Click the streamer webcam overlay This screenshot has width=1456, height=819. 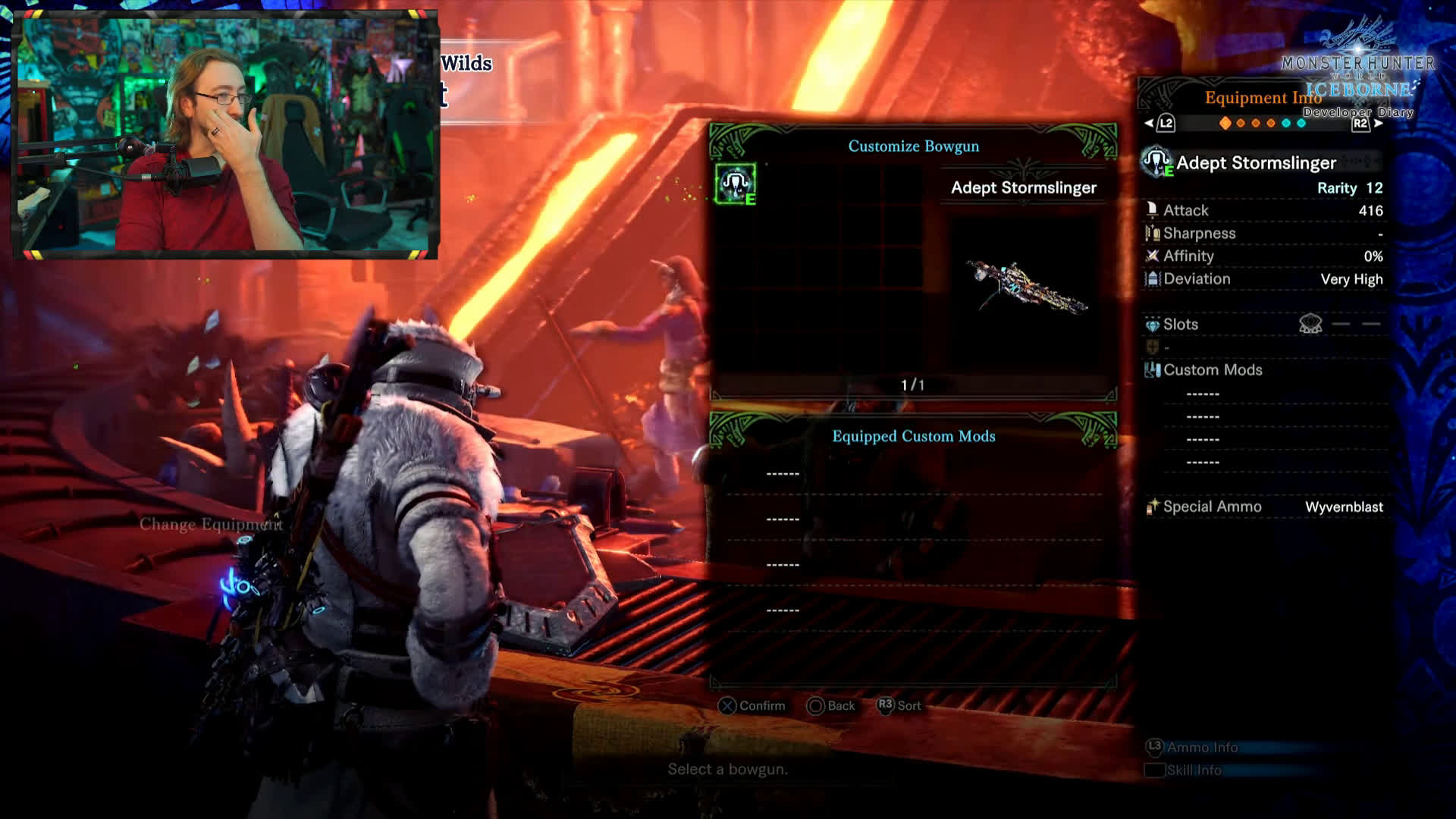click(x=226, y=135)
